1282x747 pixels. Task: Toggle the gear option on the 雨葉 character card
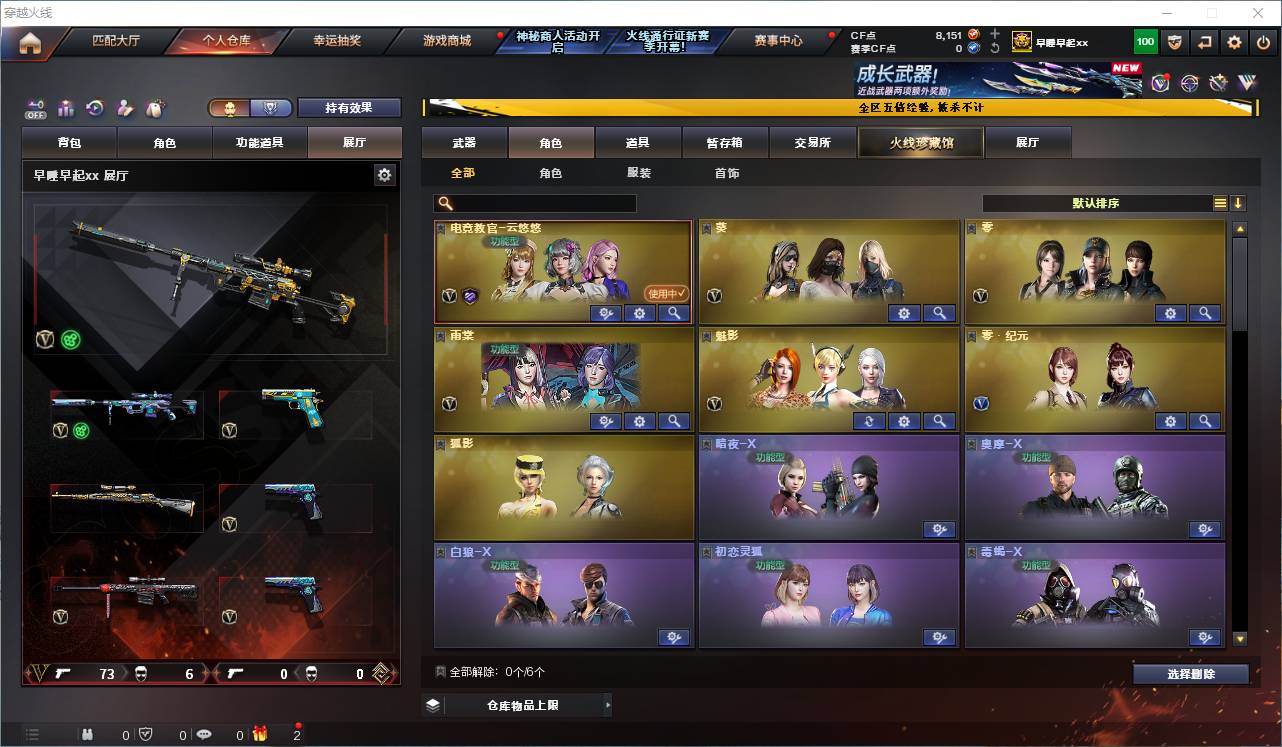pos(639,421)
